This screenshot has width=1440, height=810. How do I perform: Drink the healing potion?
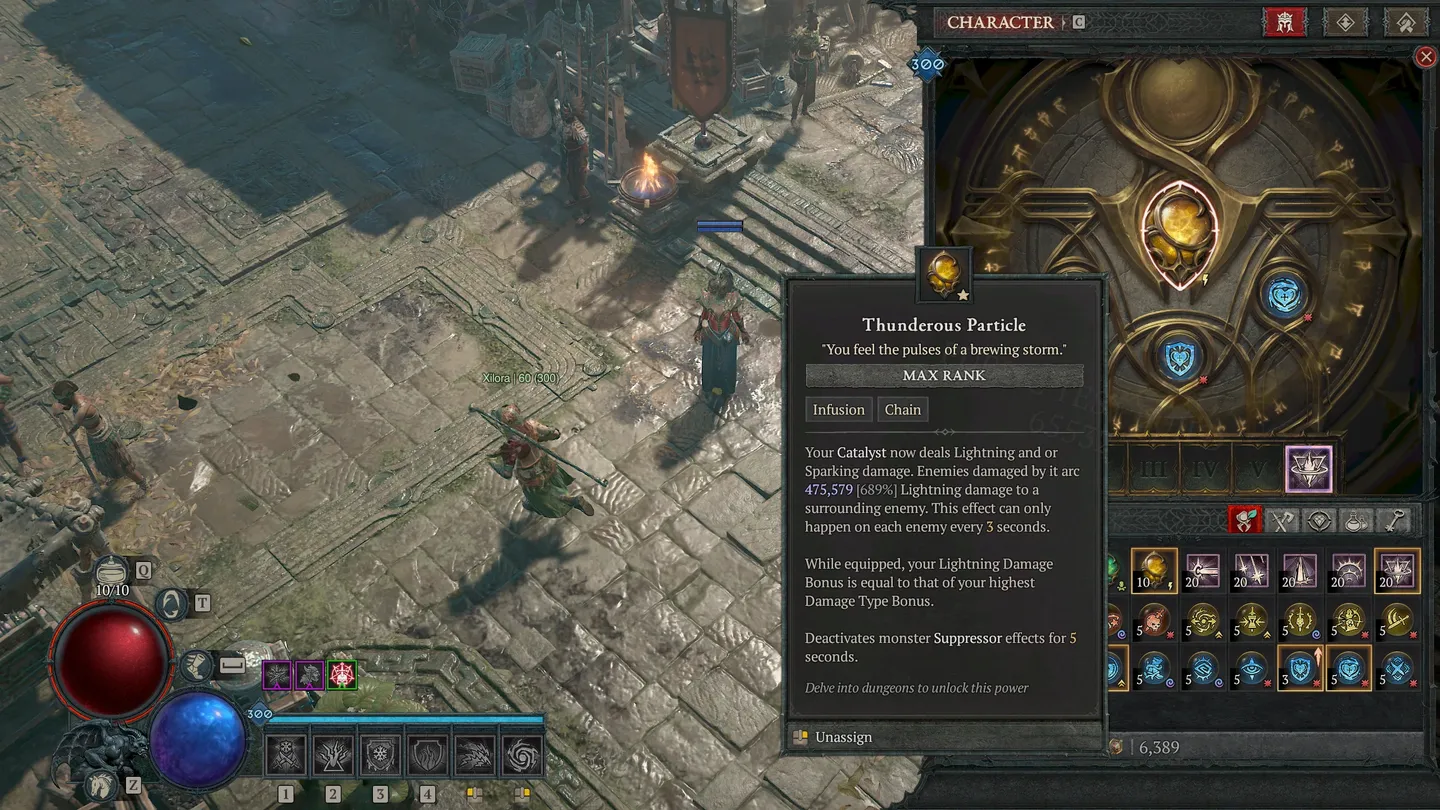pos(111,573)
